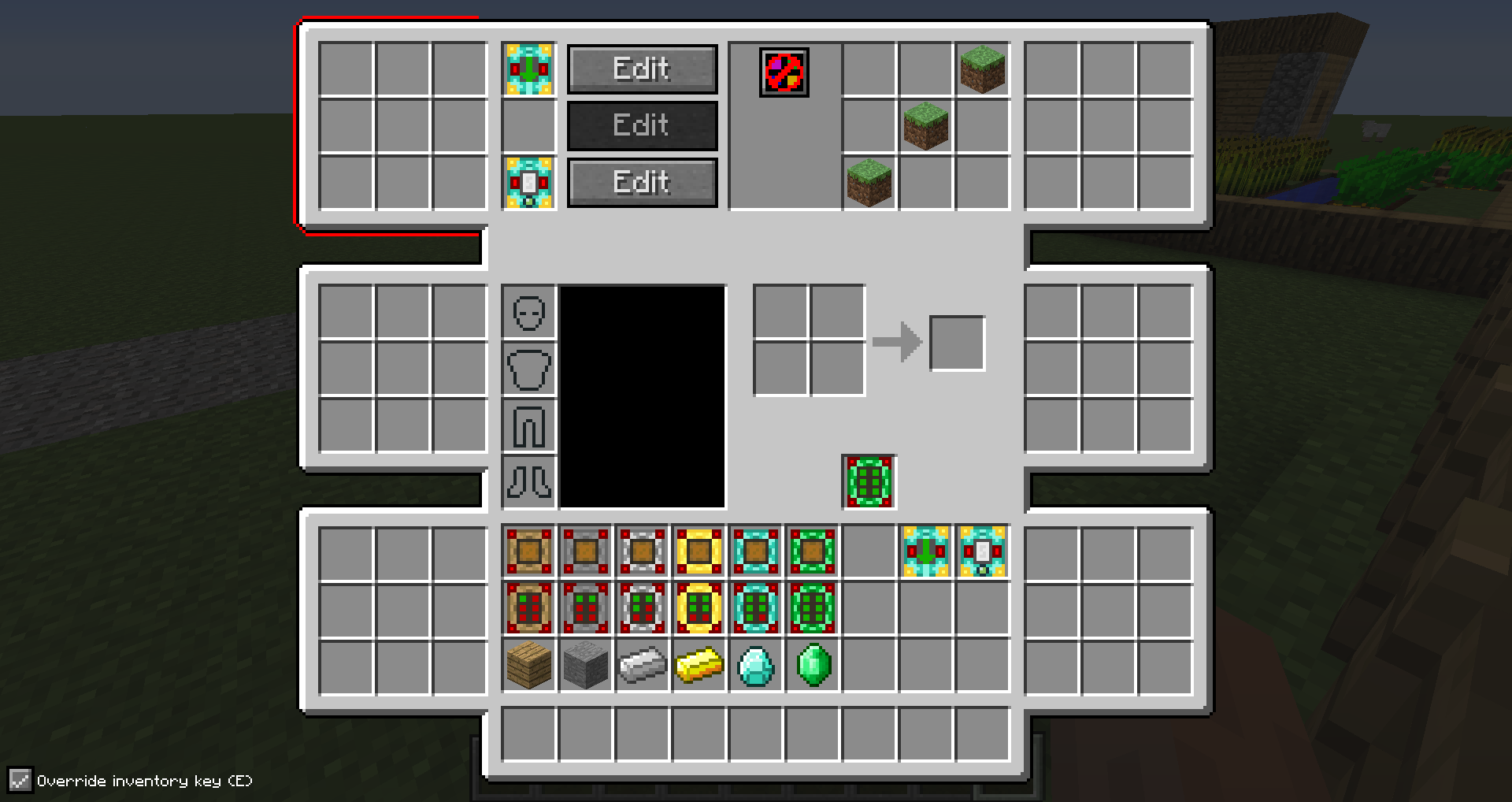
Task: Select the emerald gem item
Action: click(812, 666)
